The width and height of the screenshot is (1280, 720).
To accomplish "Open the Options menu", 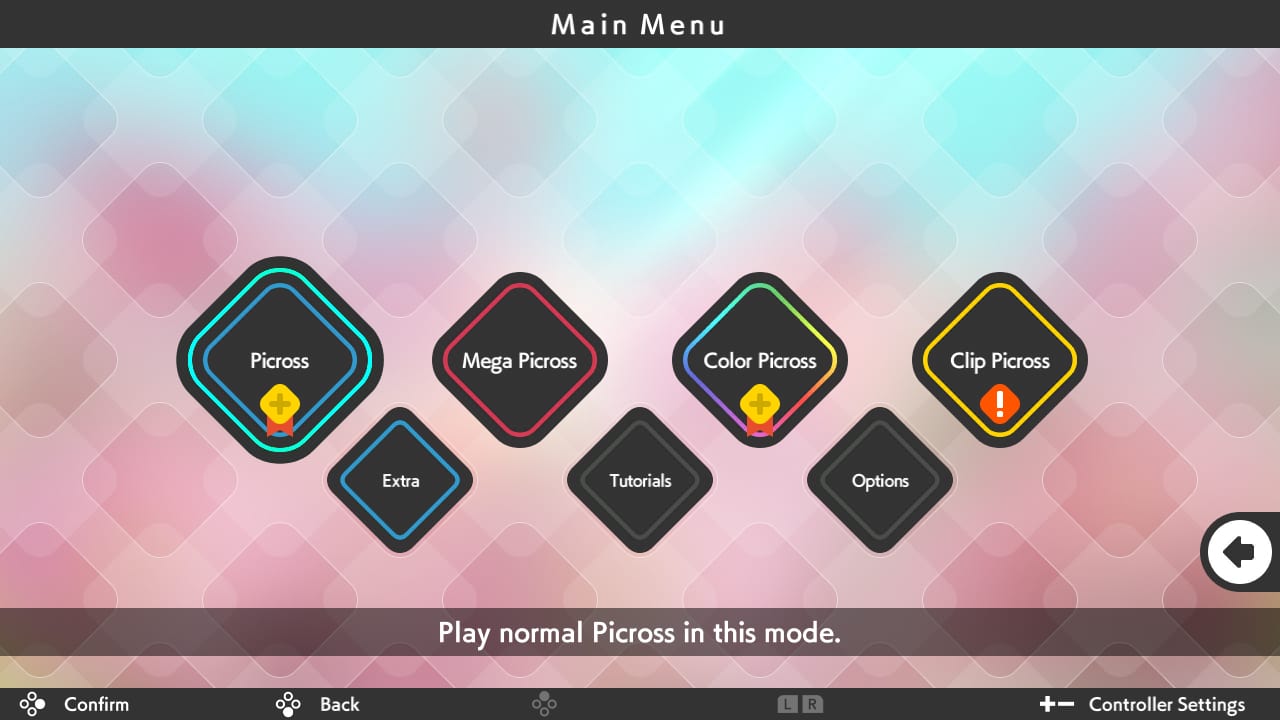I will click(x=880, y=481).
